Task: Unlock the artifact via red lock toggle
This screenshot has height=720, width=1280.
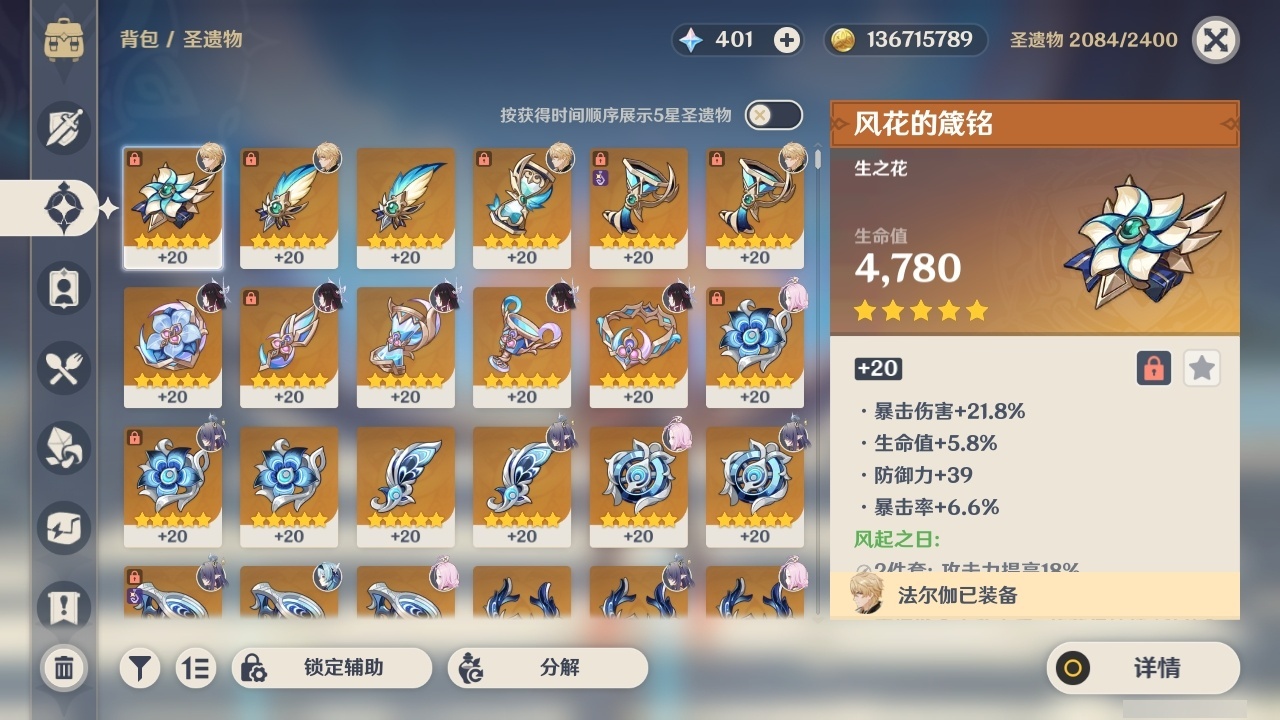Action: tap(1152, 368)
